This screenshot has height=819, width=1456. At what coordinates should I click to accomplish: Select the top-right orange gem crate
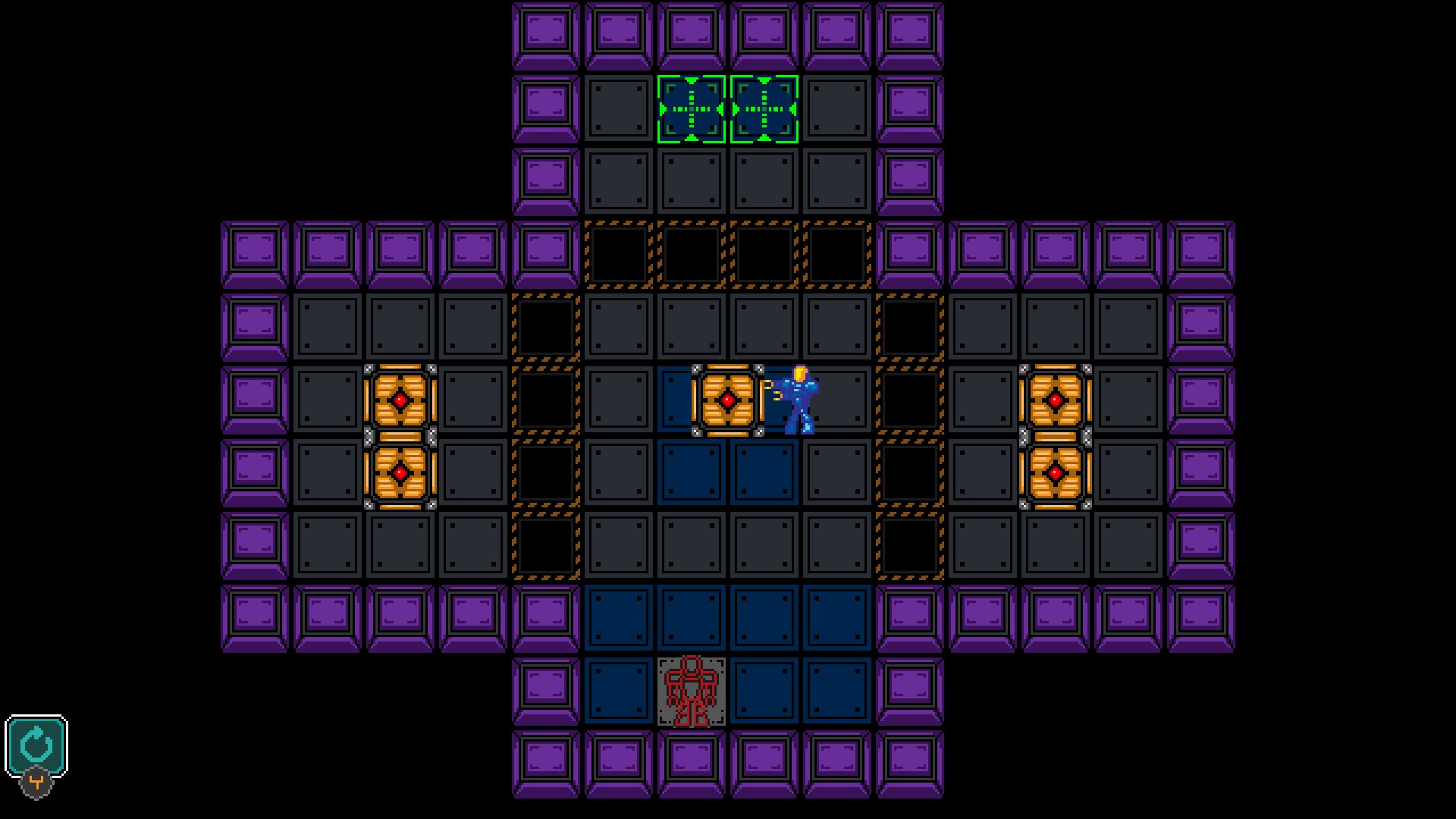coord(1055,398)
